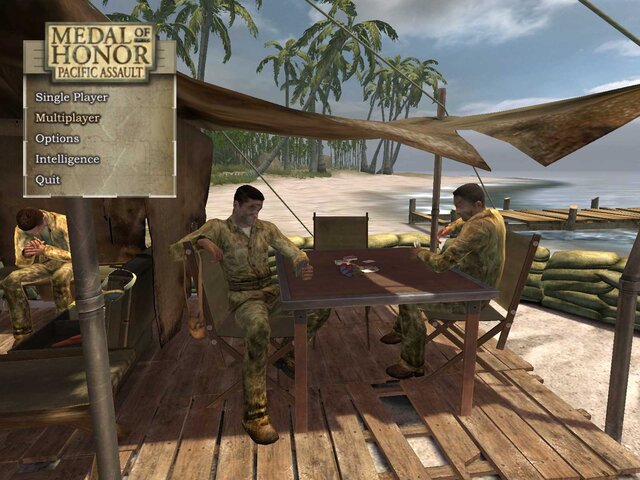
Task: Open the Single Player menu
Action: pyautogui.click(x=71, y=97)
